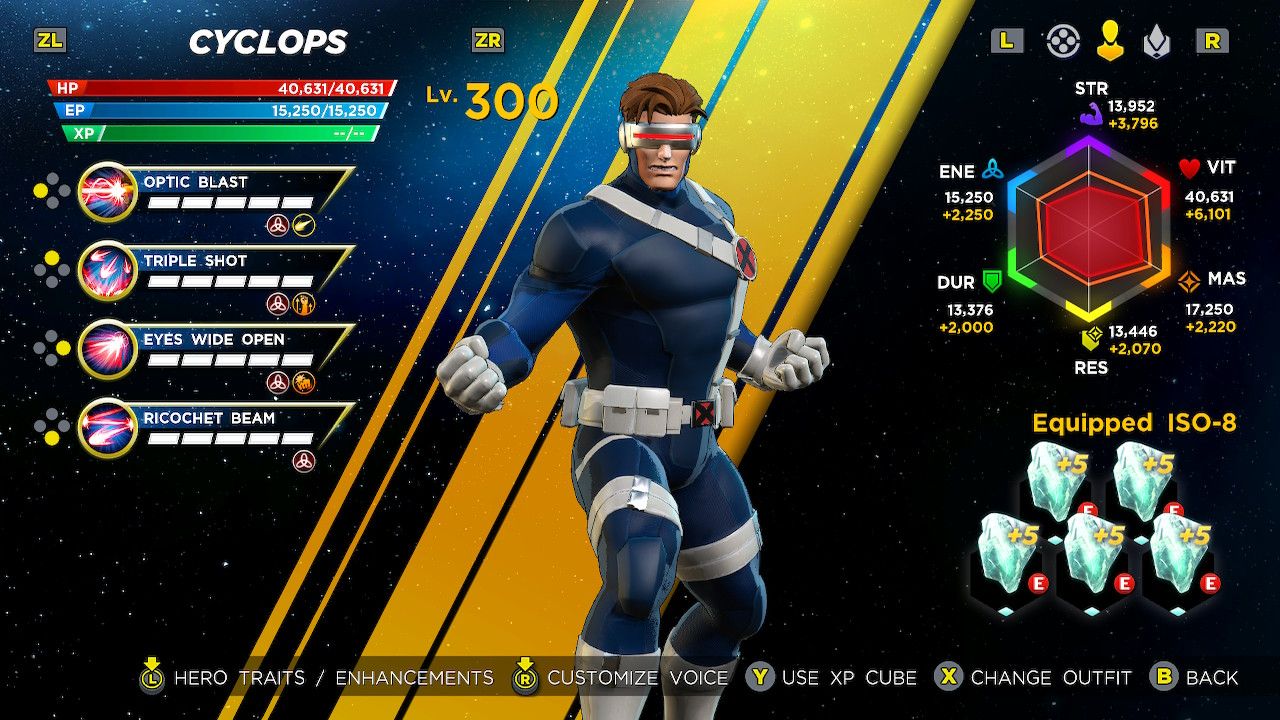Choose the Customize Voice option
1280x720 pixels.
tap(622, 678)
